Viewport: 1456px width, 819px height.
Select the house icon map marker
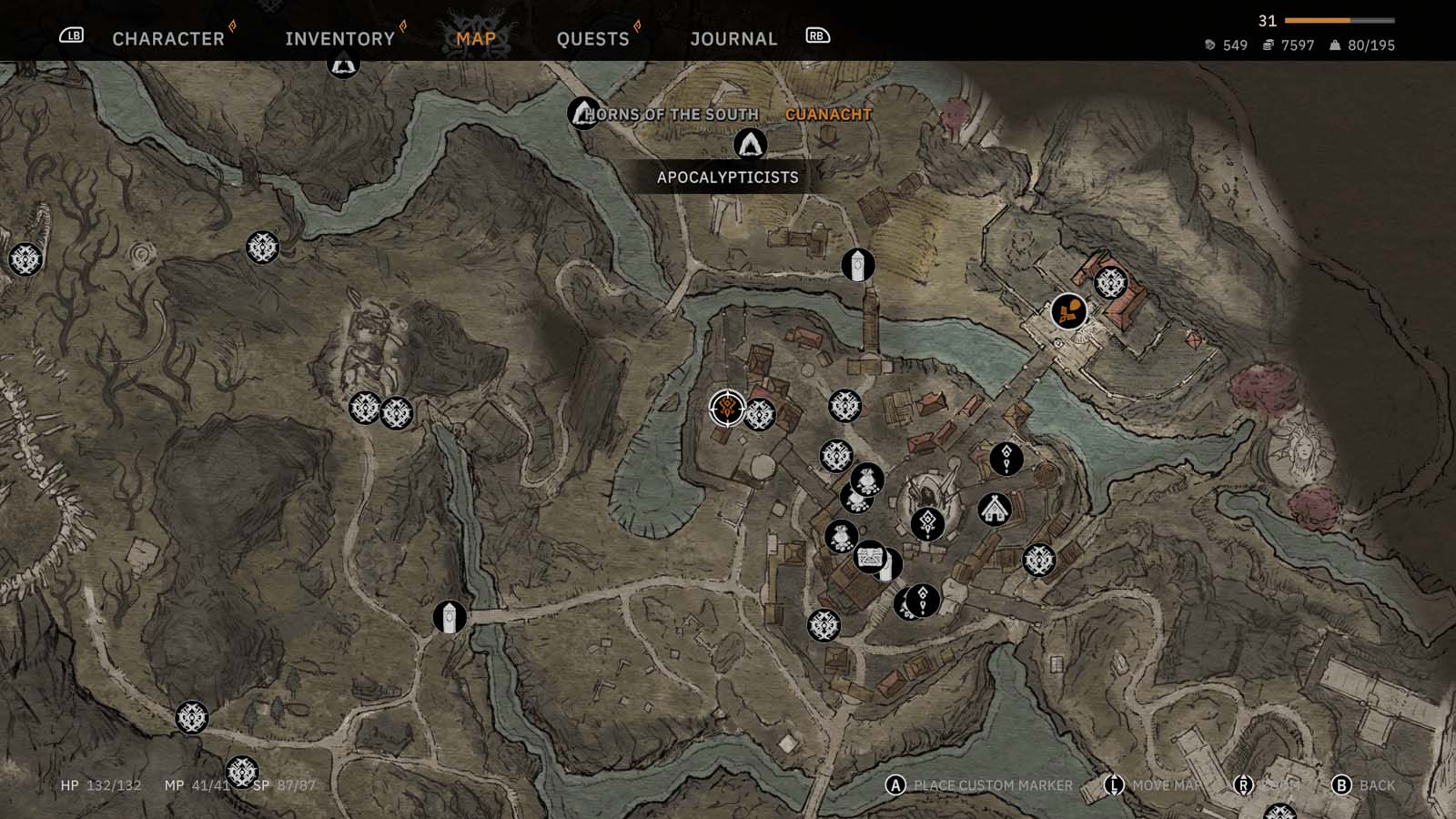[995, 509]
